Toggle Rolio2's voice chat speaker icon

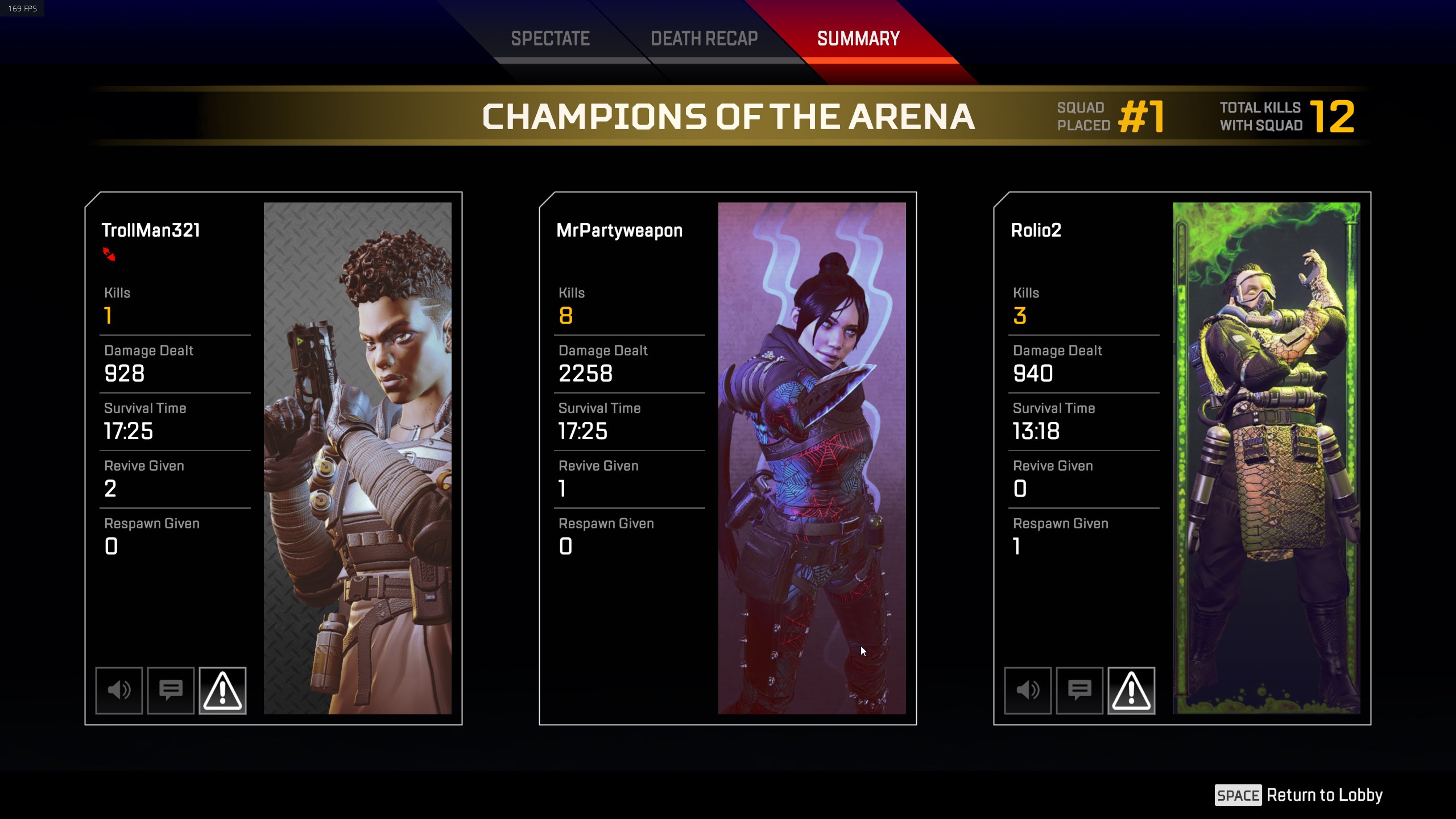point(1028,690)
